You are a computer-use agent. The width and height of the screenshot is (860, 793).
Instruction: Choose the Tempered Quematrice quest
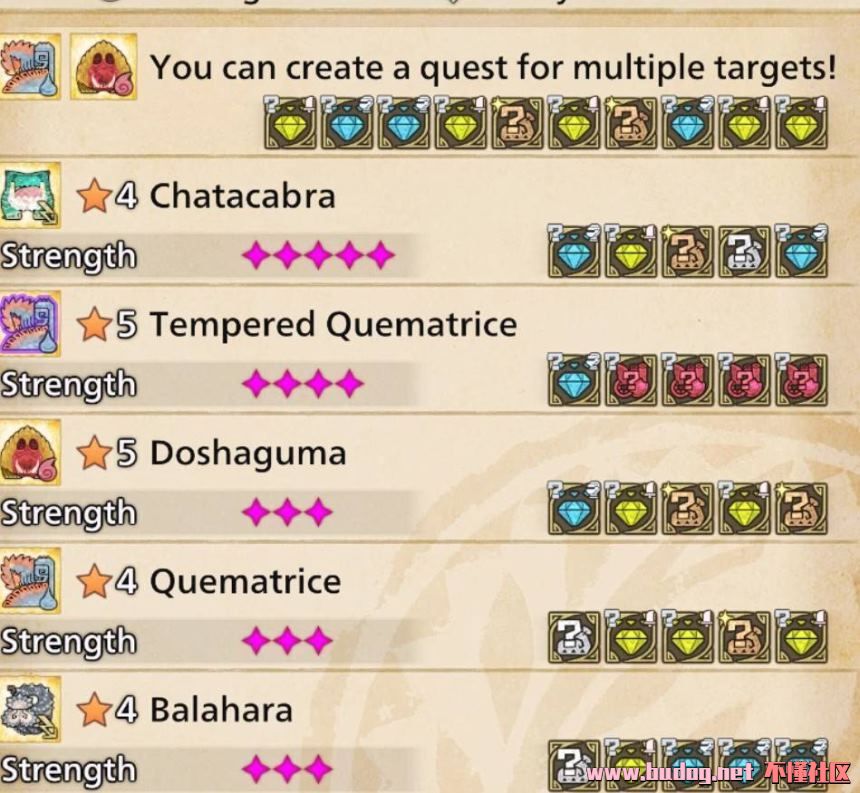333,325
